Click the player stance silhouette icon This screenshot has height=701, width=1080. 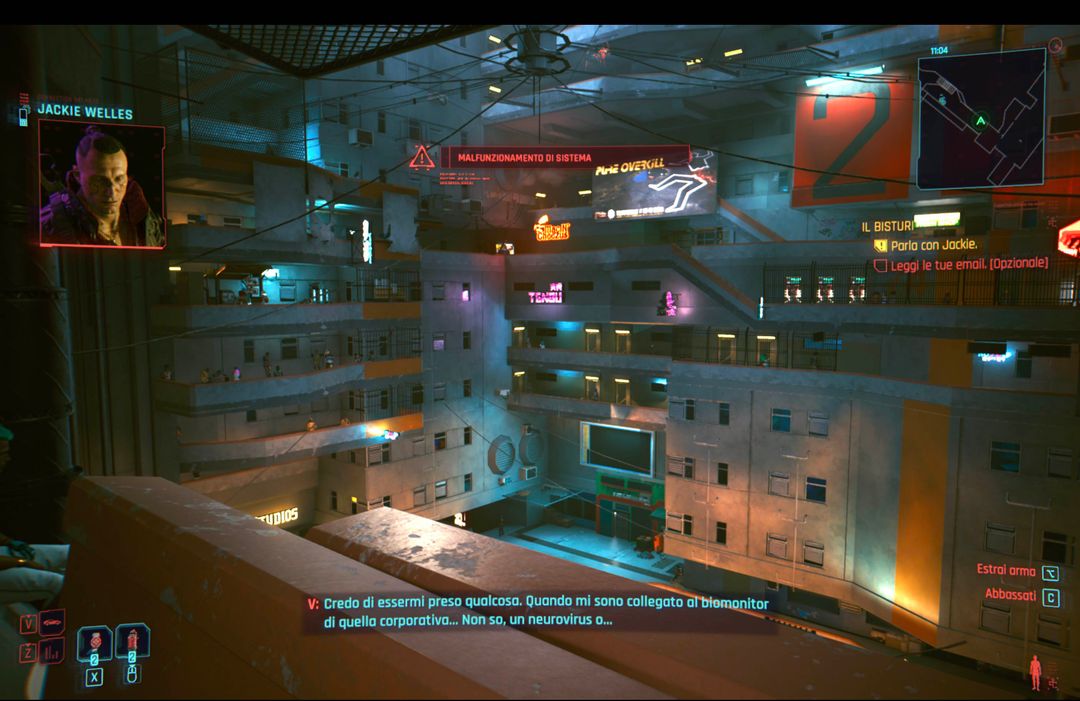pyautogui.click(x=1036, y=671)
